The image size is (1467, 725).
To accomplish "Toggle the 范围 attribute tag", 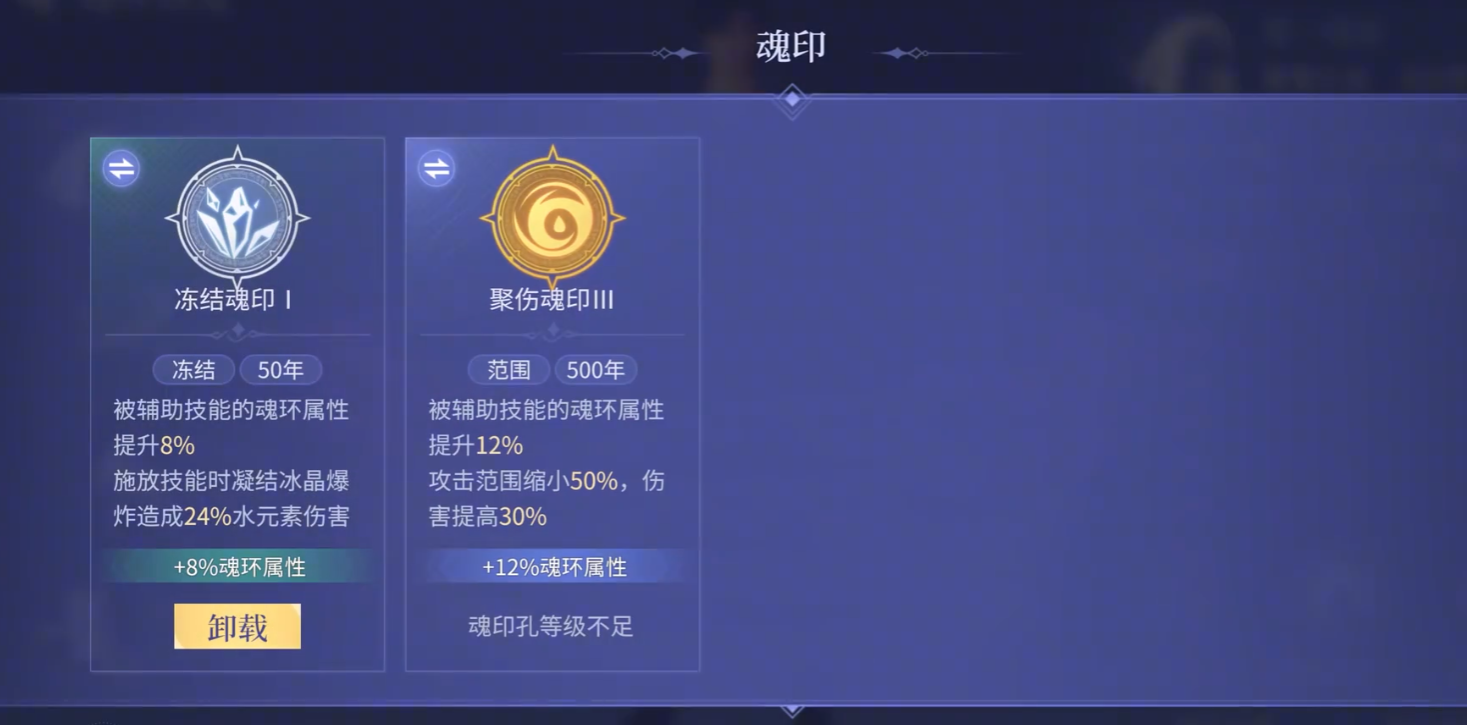I will click(510, 369).
